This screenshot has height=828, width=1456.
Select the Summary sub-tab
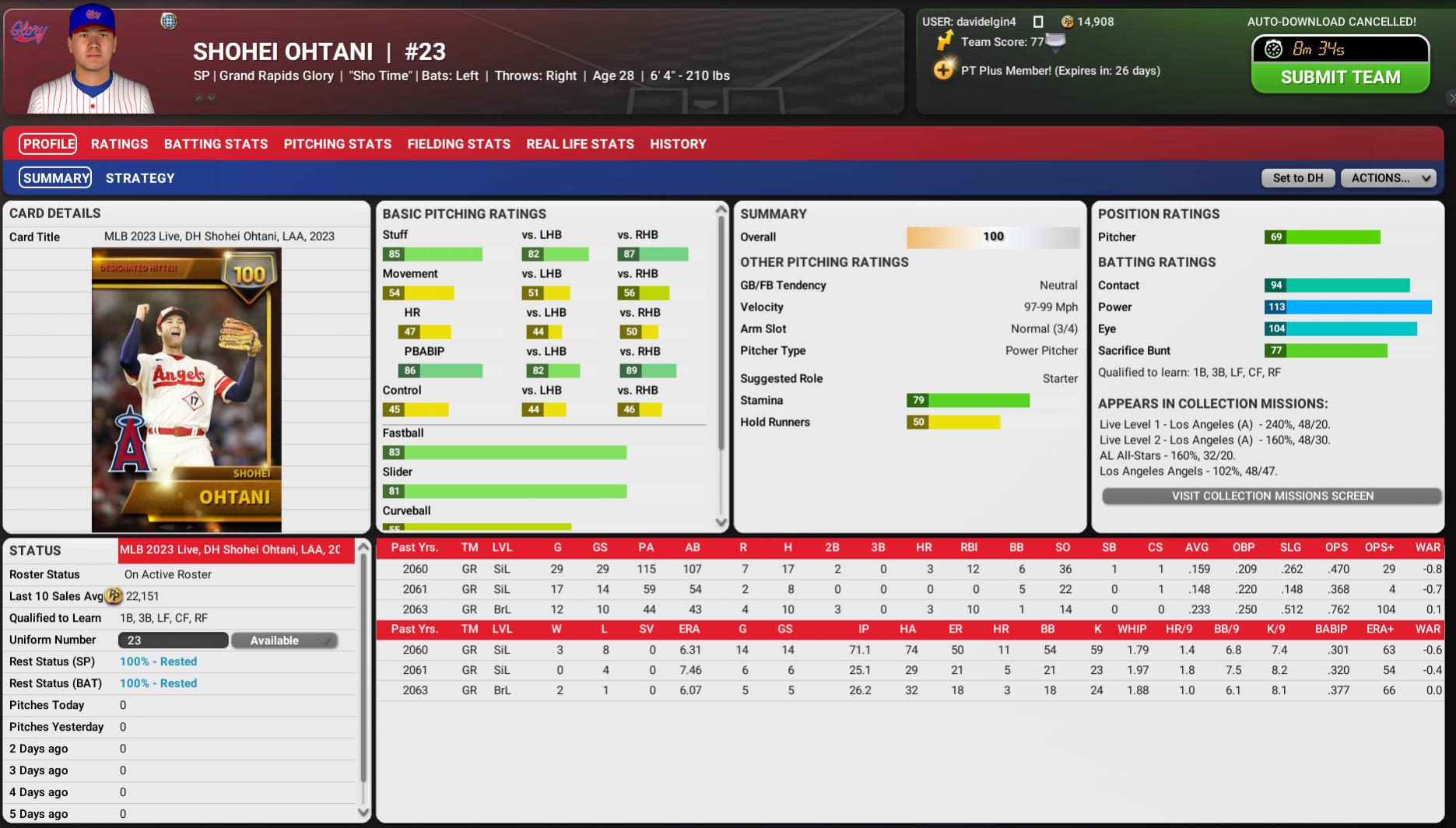click(x=55, y=178)
